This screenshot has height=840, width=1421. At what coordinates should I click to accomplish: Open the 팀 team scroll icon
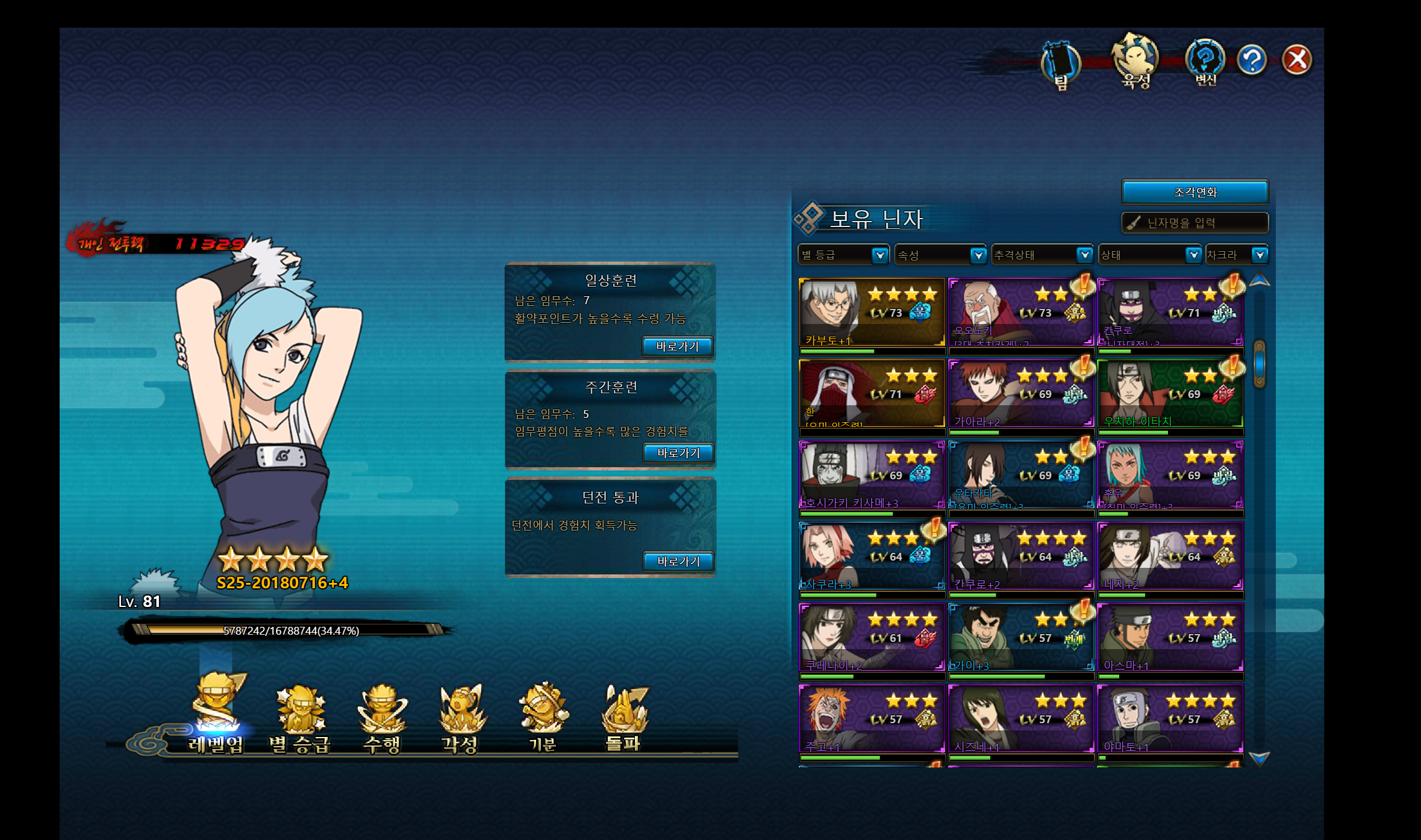pos(1061,64)
